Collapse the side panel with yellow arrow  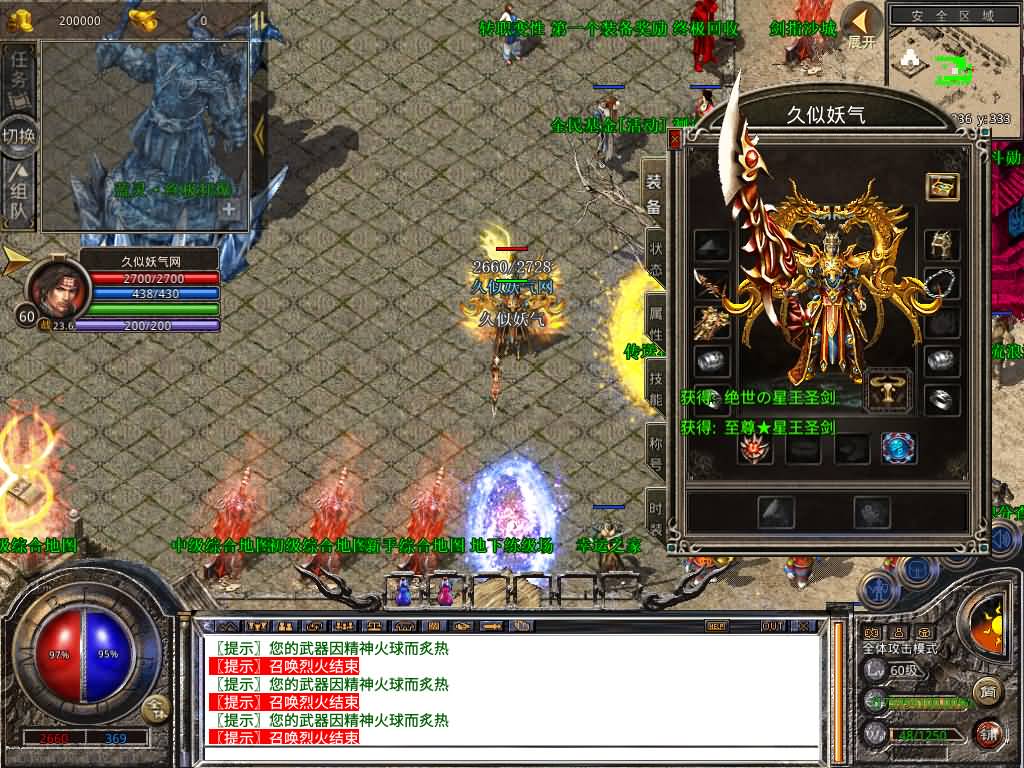point(258,132)
